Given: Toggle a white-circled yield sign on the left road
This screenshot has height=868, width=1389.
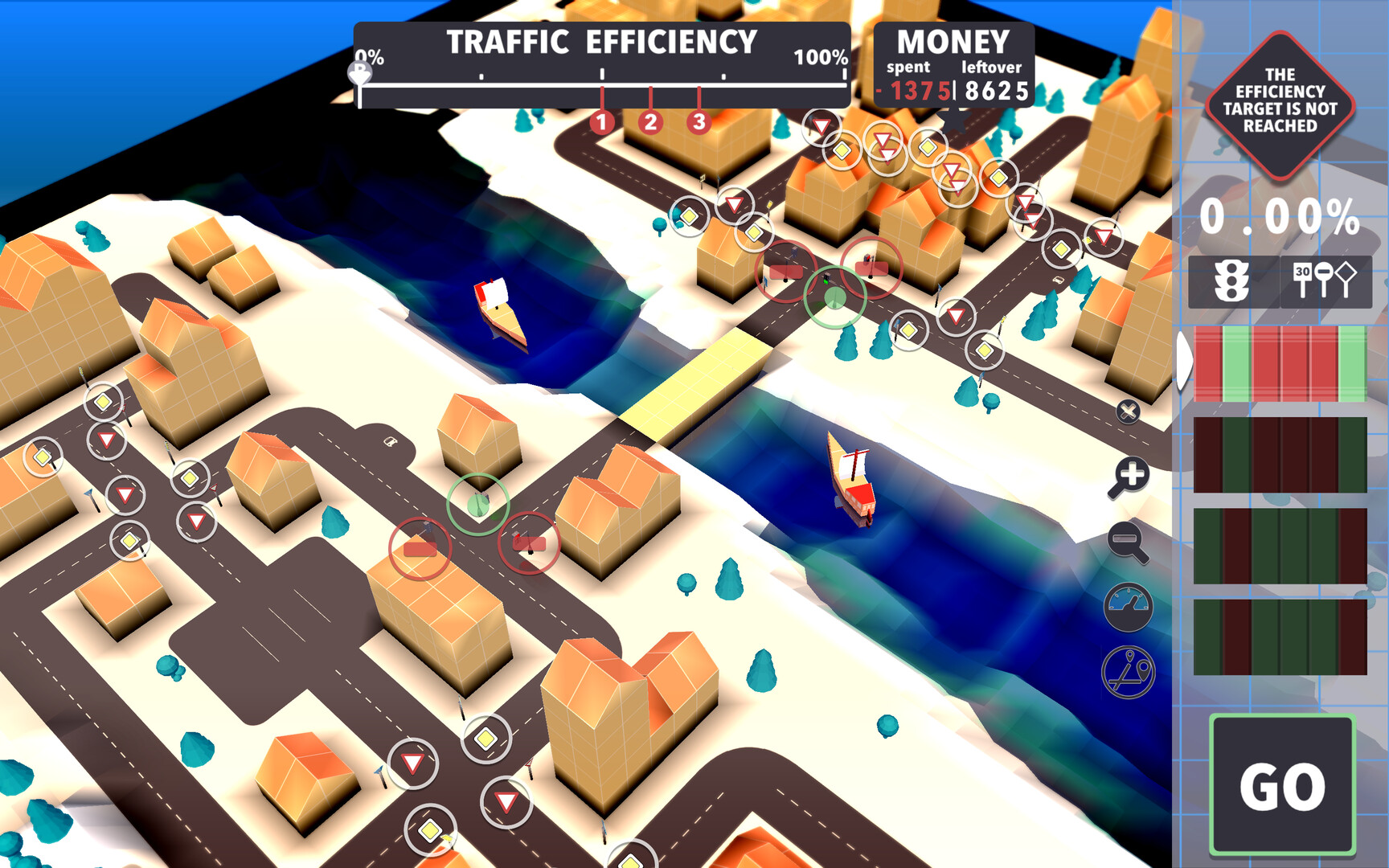Looking at the screenshot, I should 104,440.
